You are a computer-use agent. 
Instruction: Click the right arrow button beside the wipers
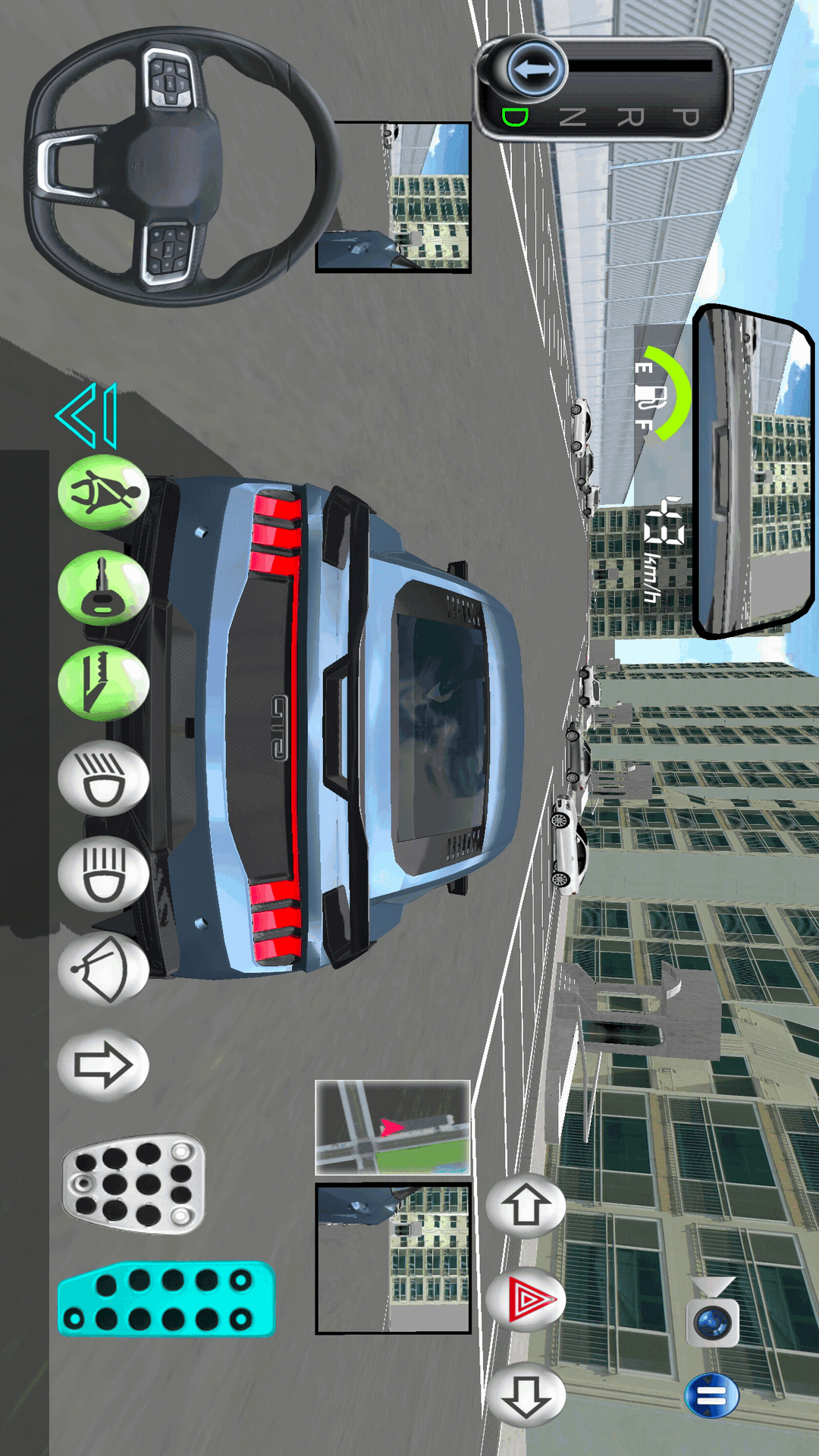tap(103, 1065)
